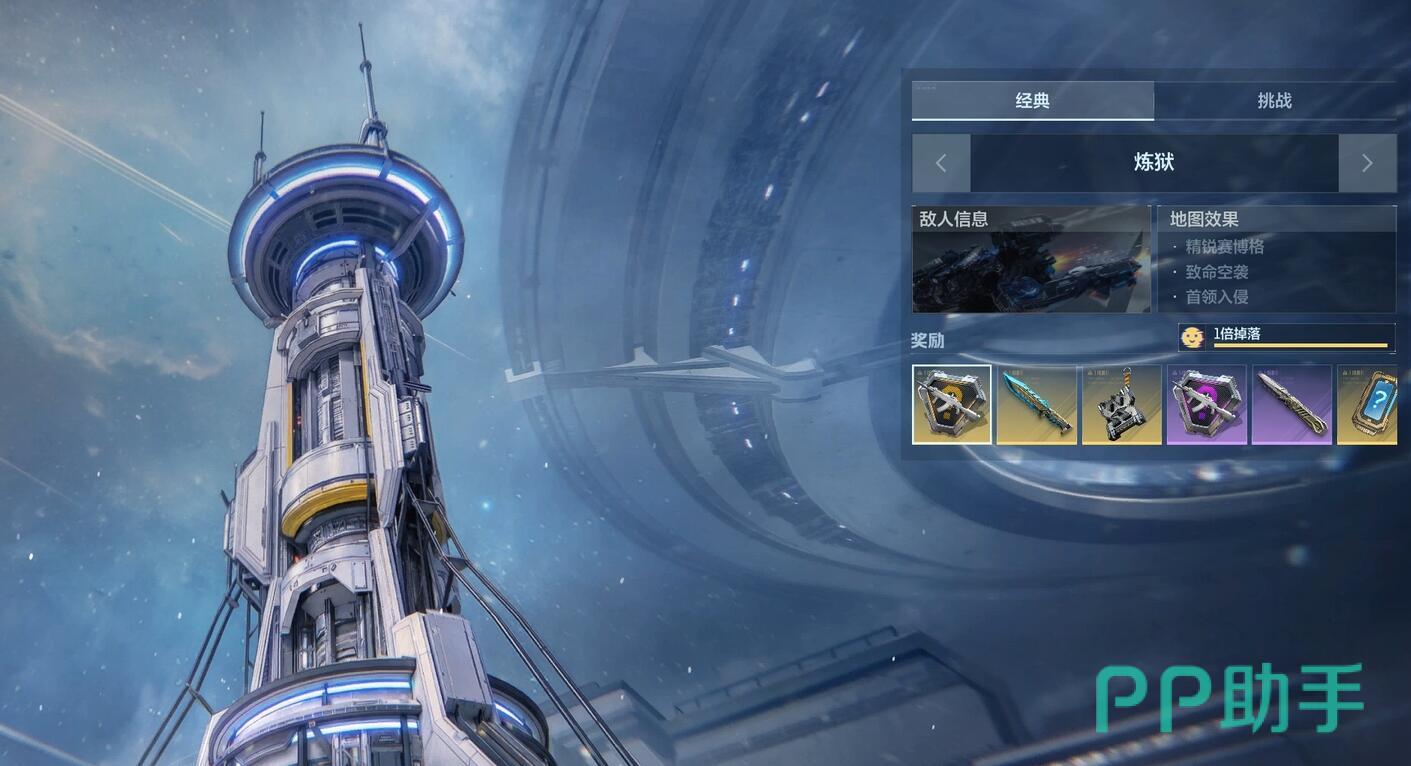Switch to the 经典 (Classic) tab
The width and height of the screenshot is (1411, 766).
[1032, 101]
